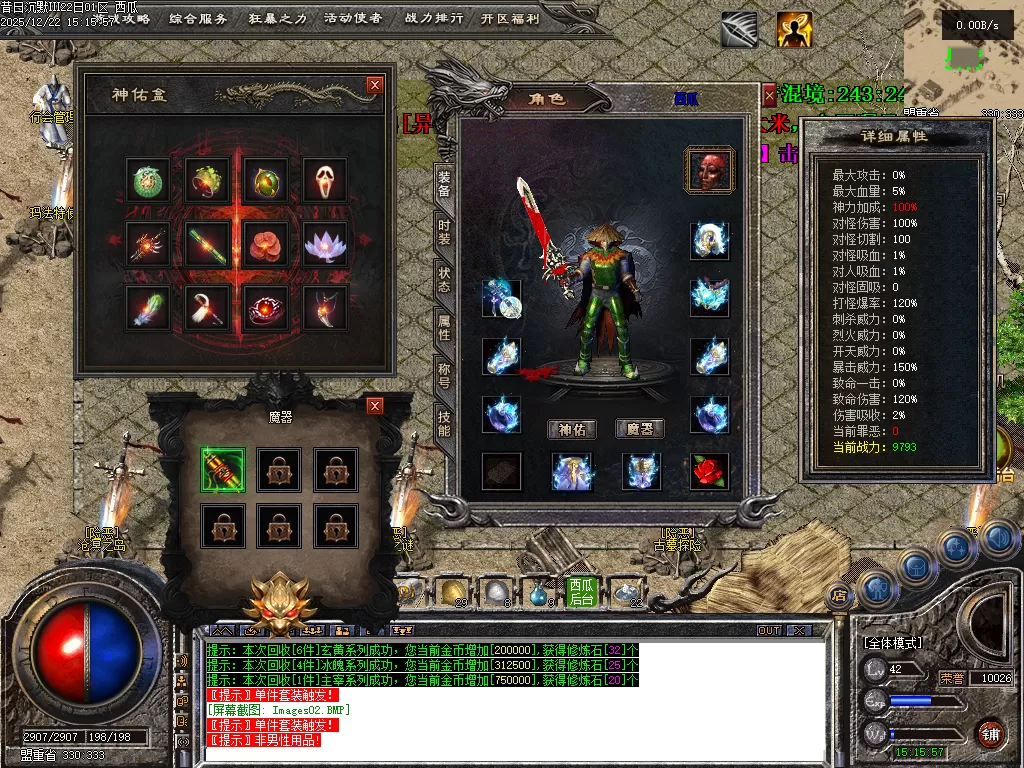Click the 活动使者 menu entry
The width and height of the screenshot is (1024, 768).
click(353, 18)
